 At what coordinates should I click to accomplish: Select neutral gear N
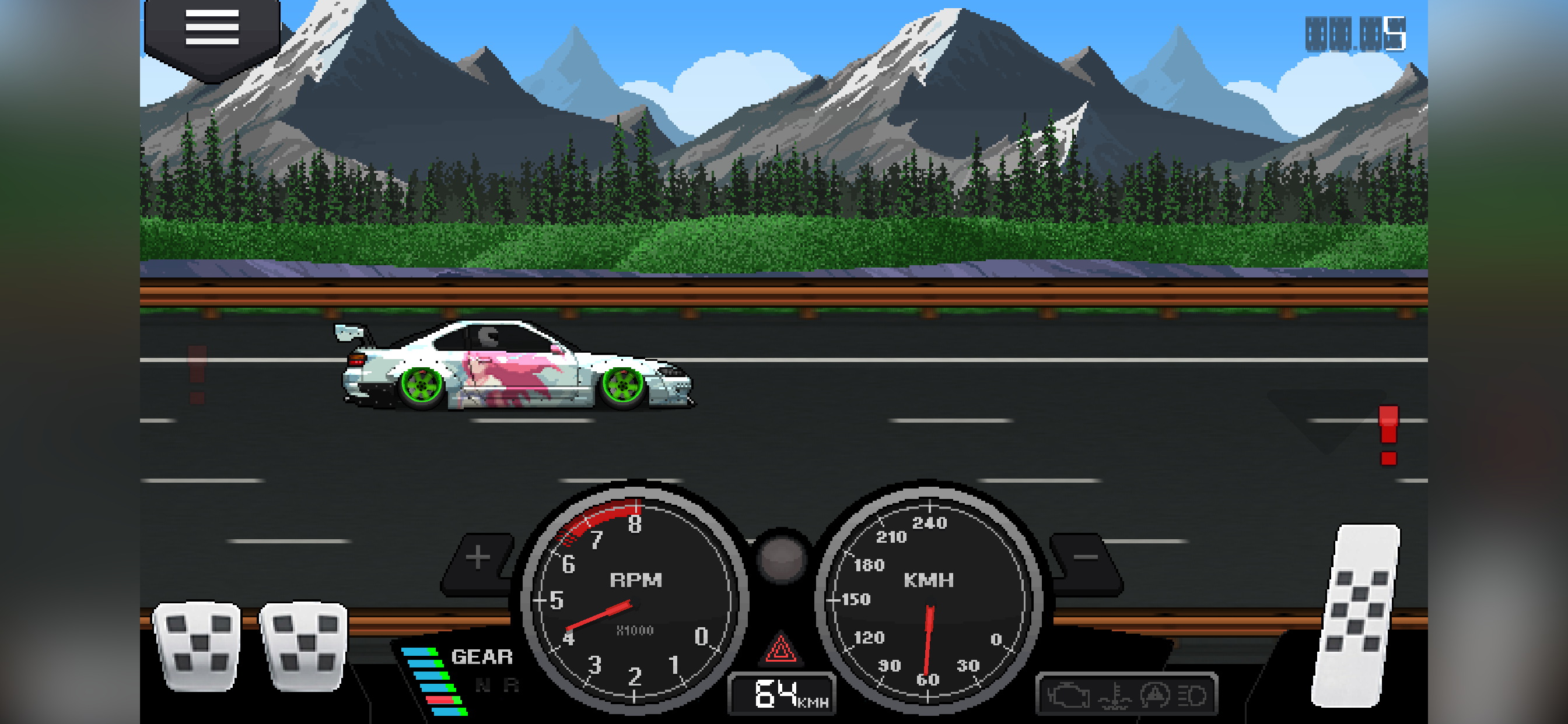[482, 684]
